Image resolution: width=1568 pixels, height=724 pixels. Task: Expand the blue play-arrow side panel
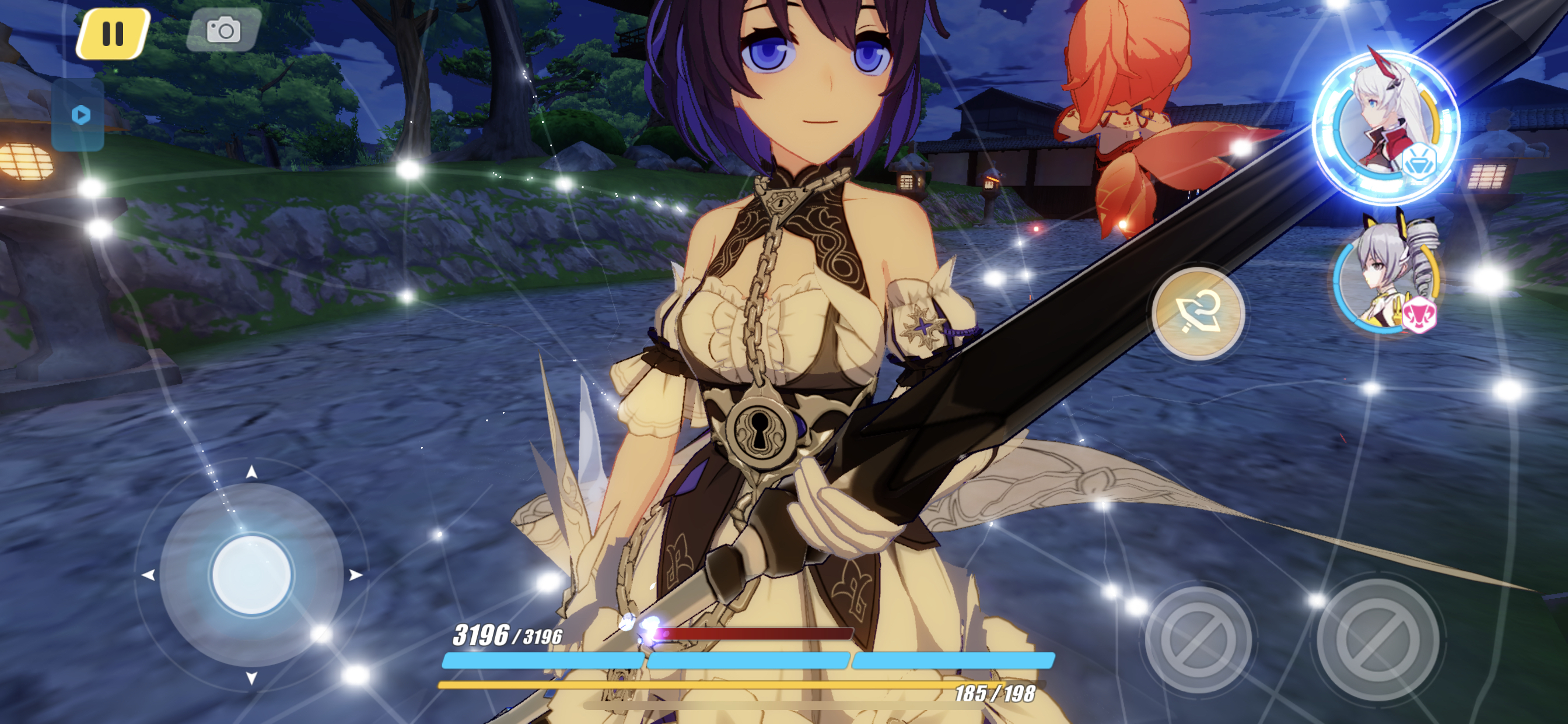(80, 115)
